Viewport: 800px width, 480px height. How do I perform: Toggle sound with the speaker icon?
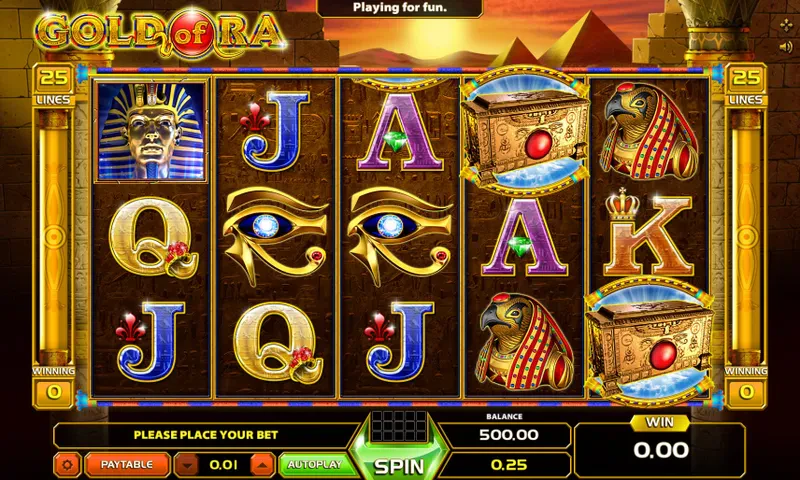(785, 46)
